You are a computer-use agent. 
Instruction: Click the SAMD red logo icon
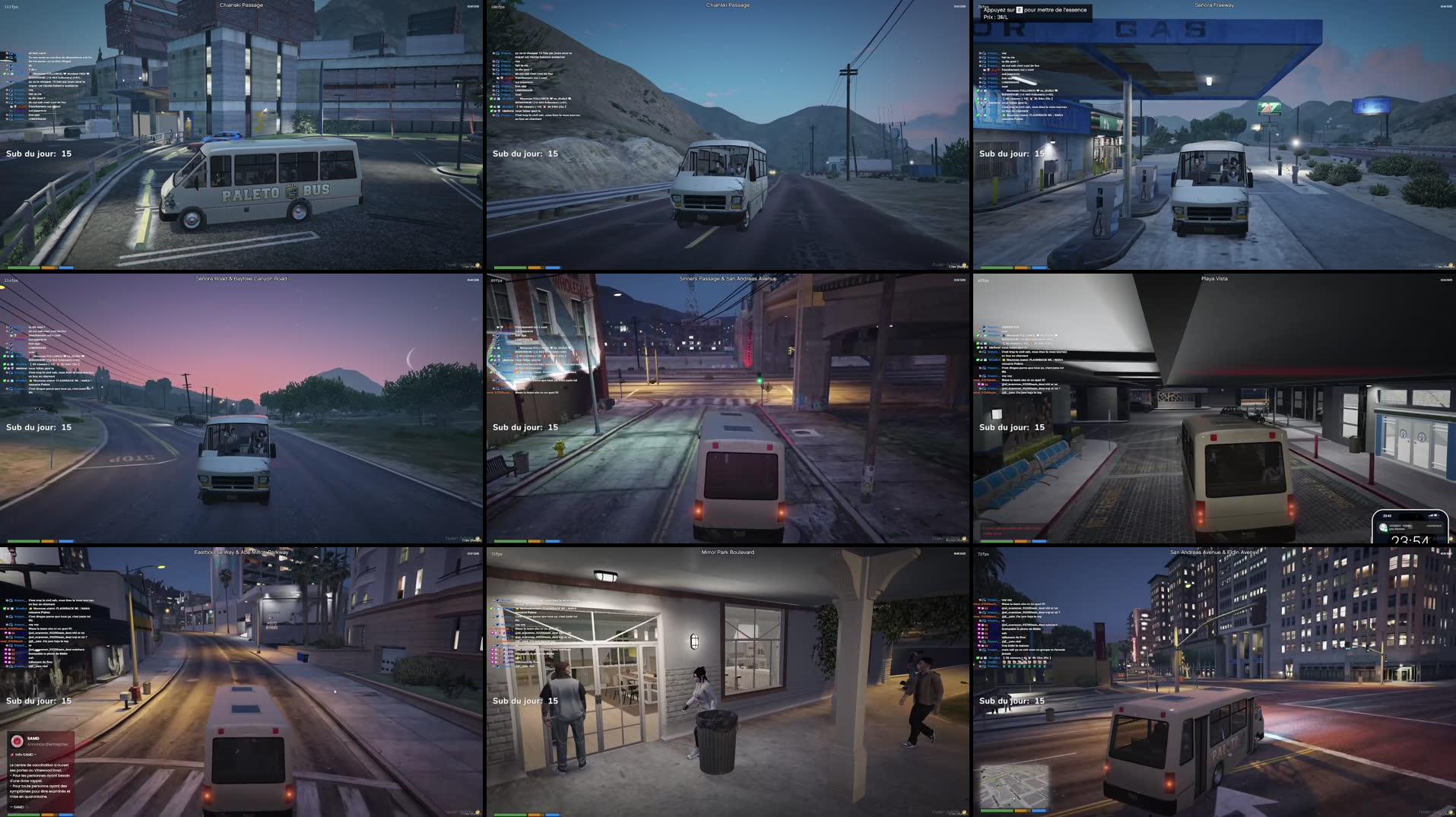pyautogui.click(x=17, y=741)
